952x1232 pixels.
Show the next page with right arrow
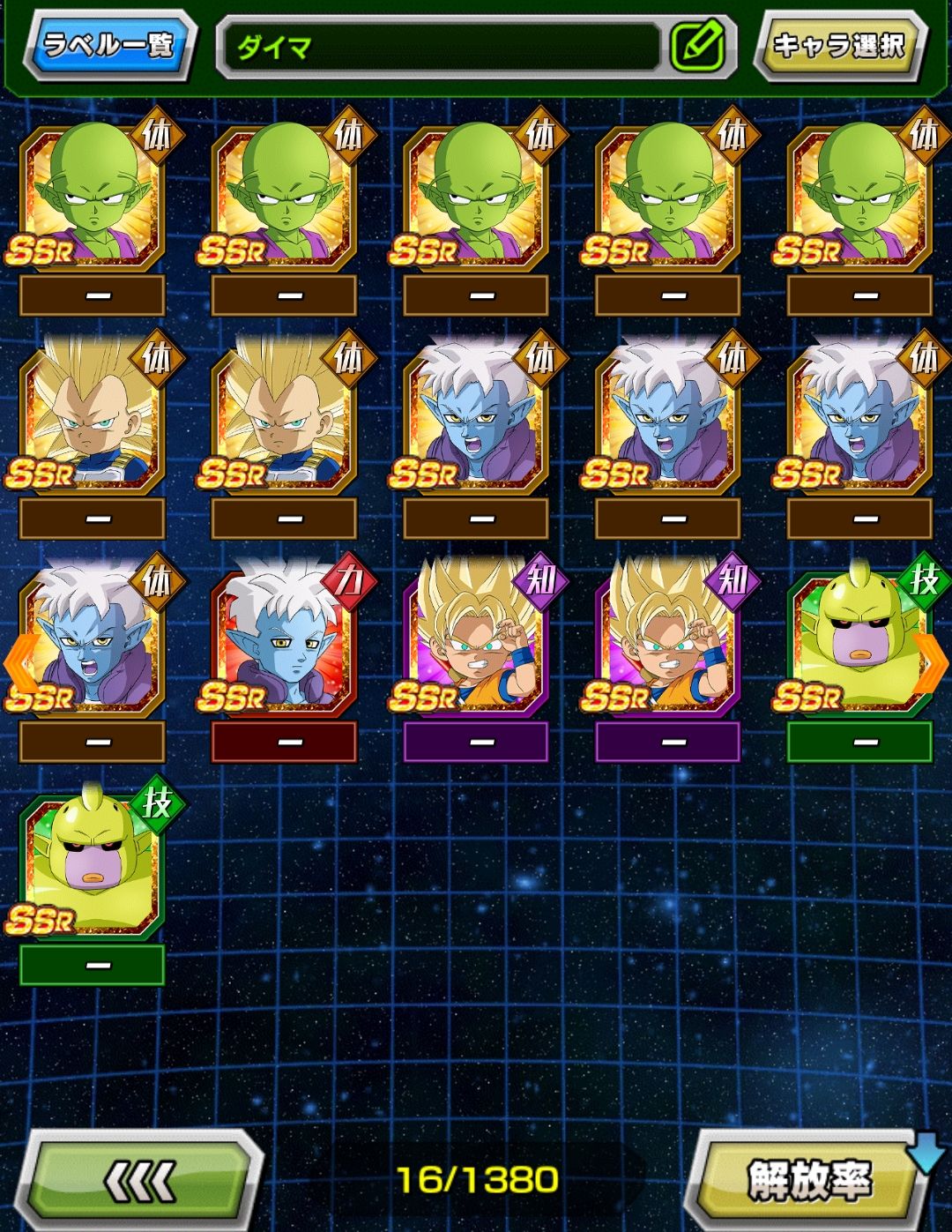[933, 663]
